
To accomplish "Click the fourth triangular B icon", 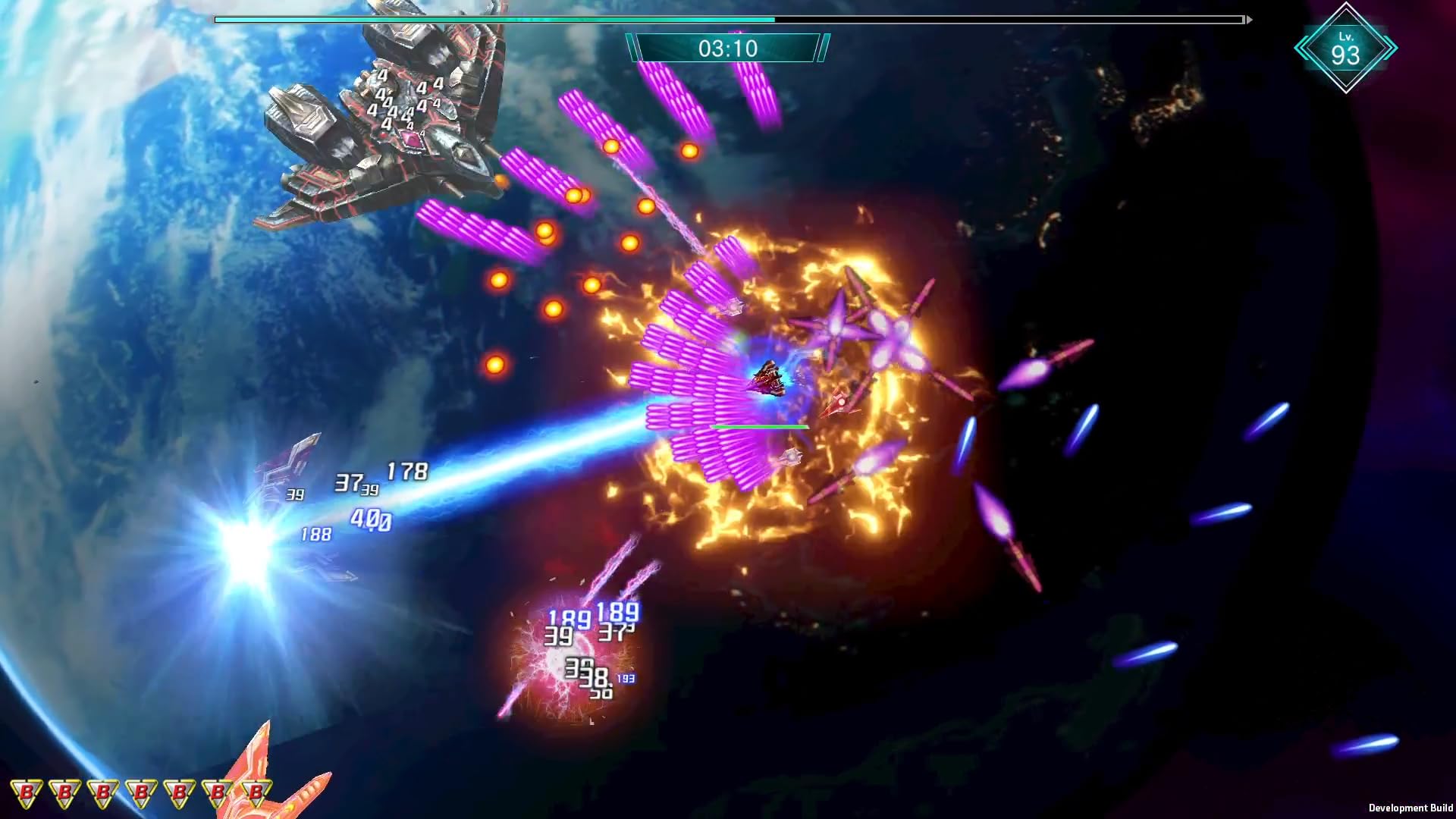I will [x=140, y=792].
